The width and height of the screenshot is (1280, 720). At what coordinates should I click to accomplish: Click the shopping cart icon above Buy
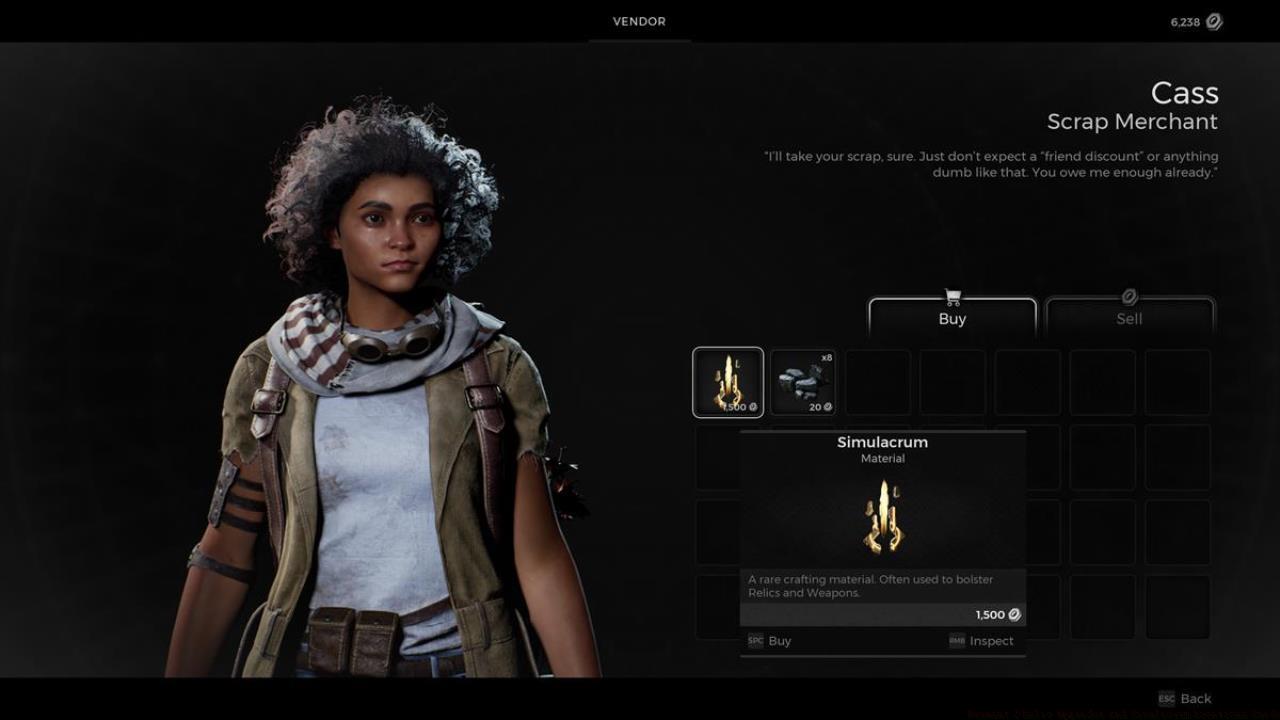point(951,296)
